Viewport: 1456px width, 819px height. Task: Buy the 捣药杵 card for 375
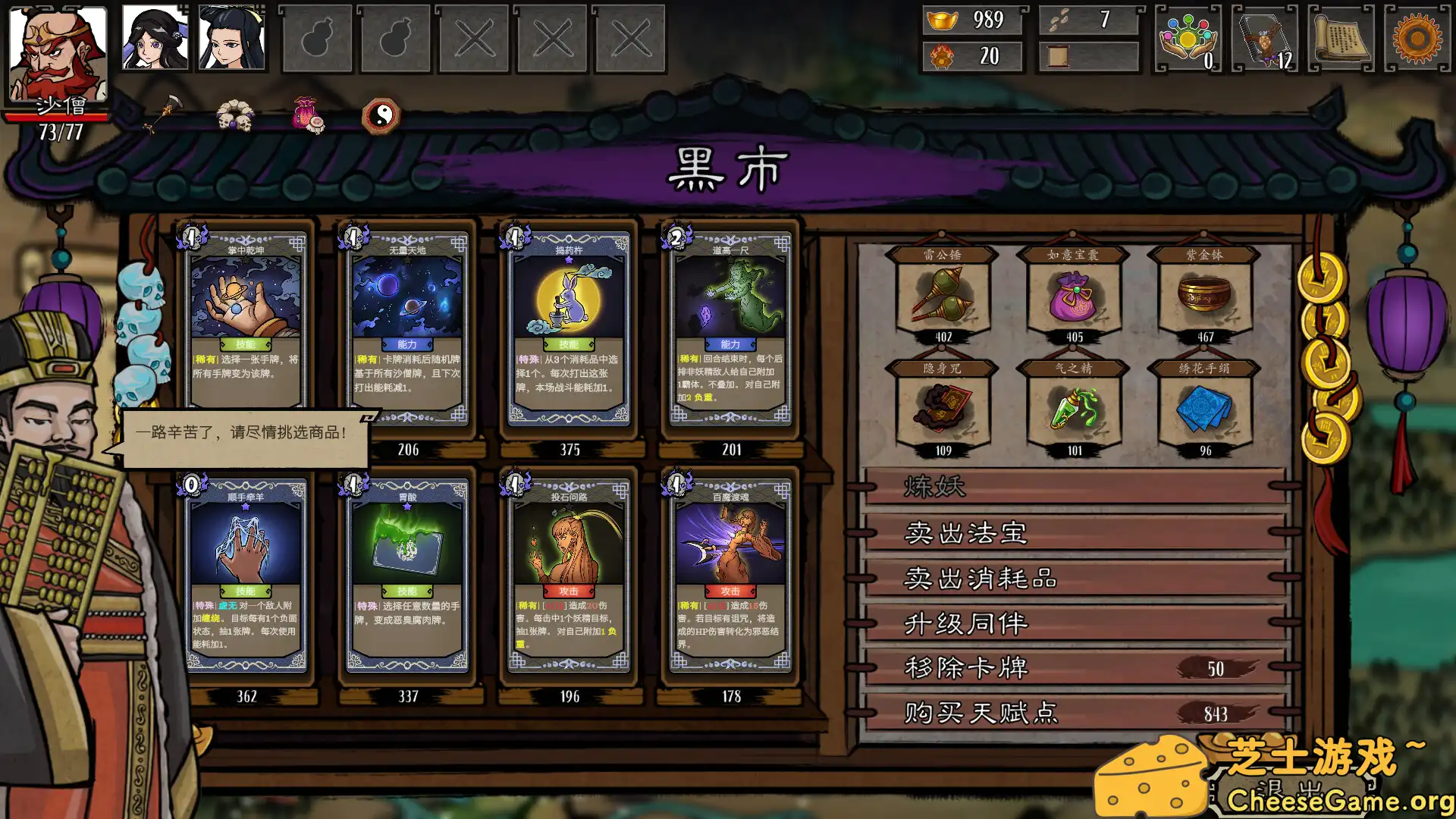pyautogui.click(x=570, y=326)
